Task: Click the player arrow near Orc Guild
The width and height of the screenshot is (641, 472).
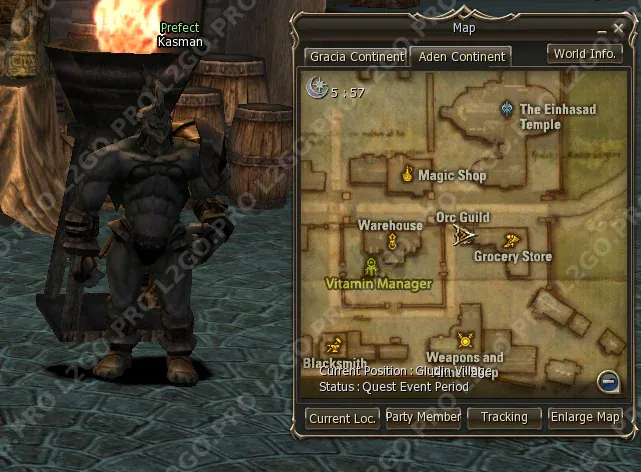Action: pos(465,236)
